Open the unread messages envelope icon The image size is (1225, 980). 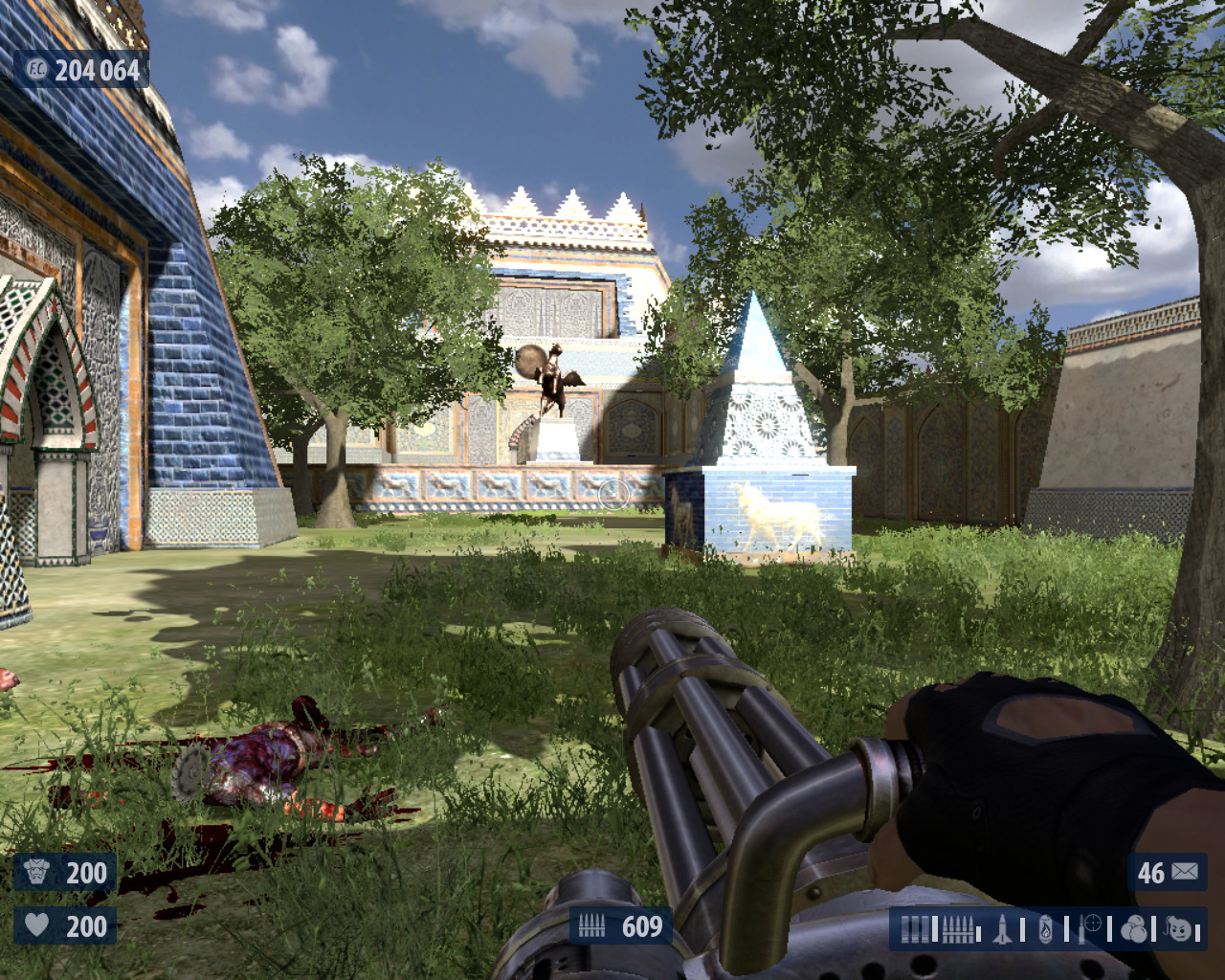pos(1184,872)
